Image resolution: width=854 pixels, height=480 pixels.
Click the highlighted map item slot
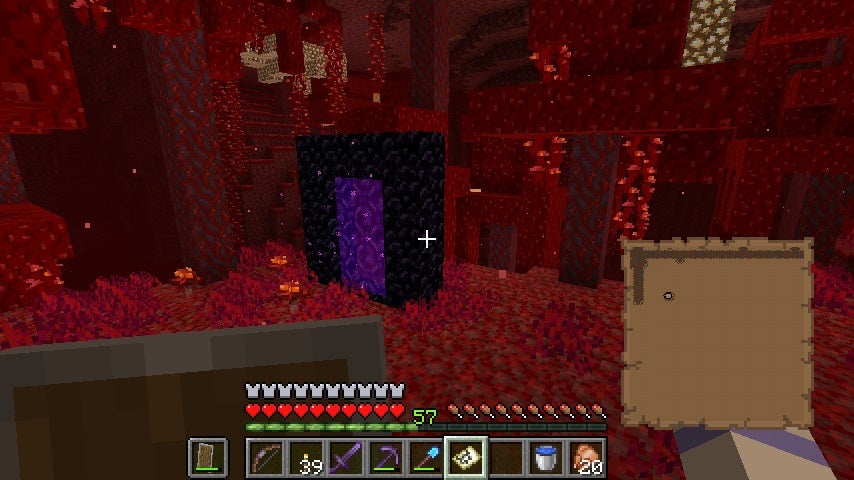(465, 458)
